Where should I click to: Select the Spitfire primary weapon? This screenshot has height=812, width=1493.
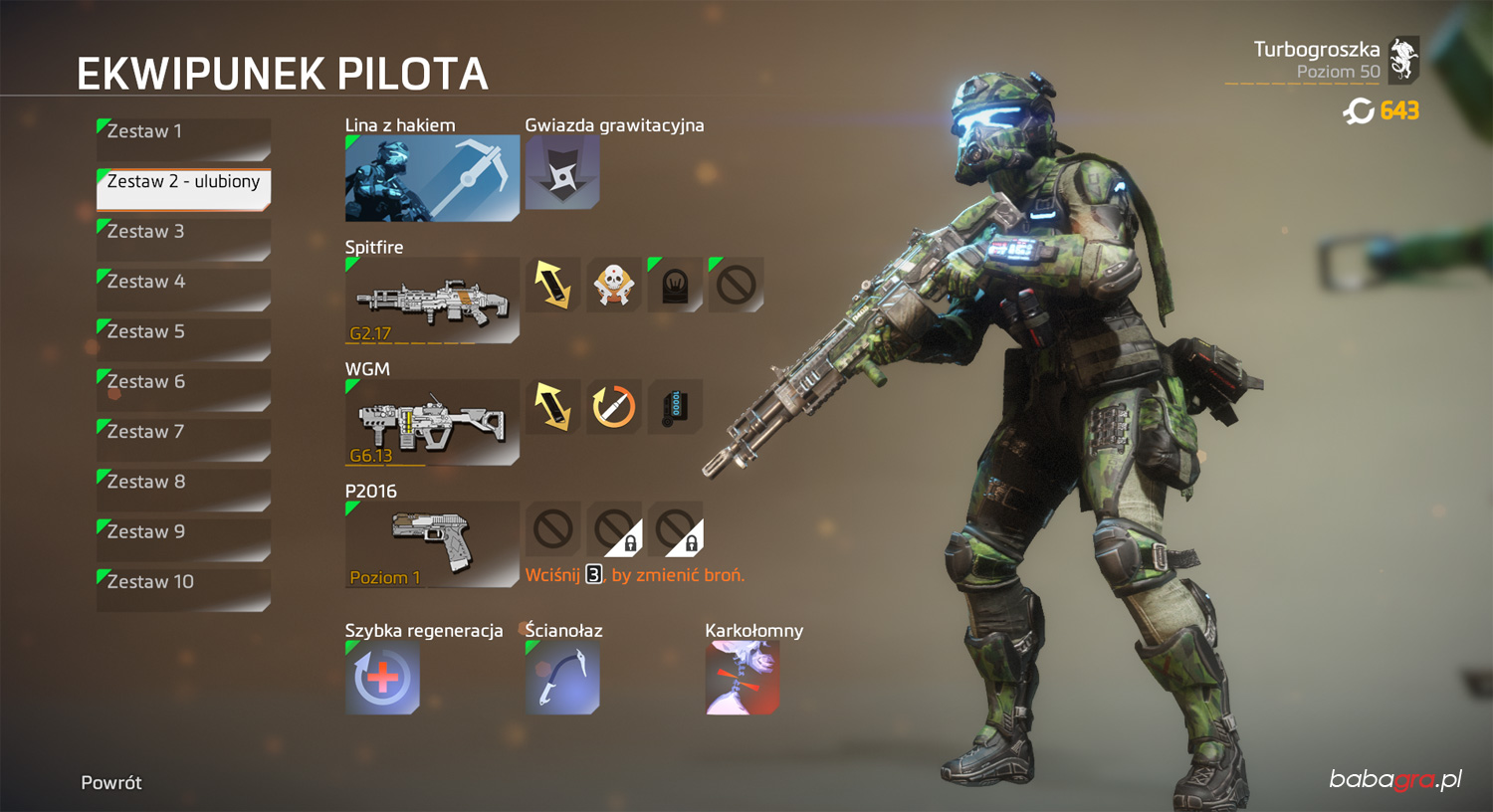click(432, 300)
